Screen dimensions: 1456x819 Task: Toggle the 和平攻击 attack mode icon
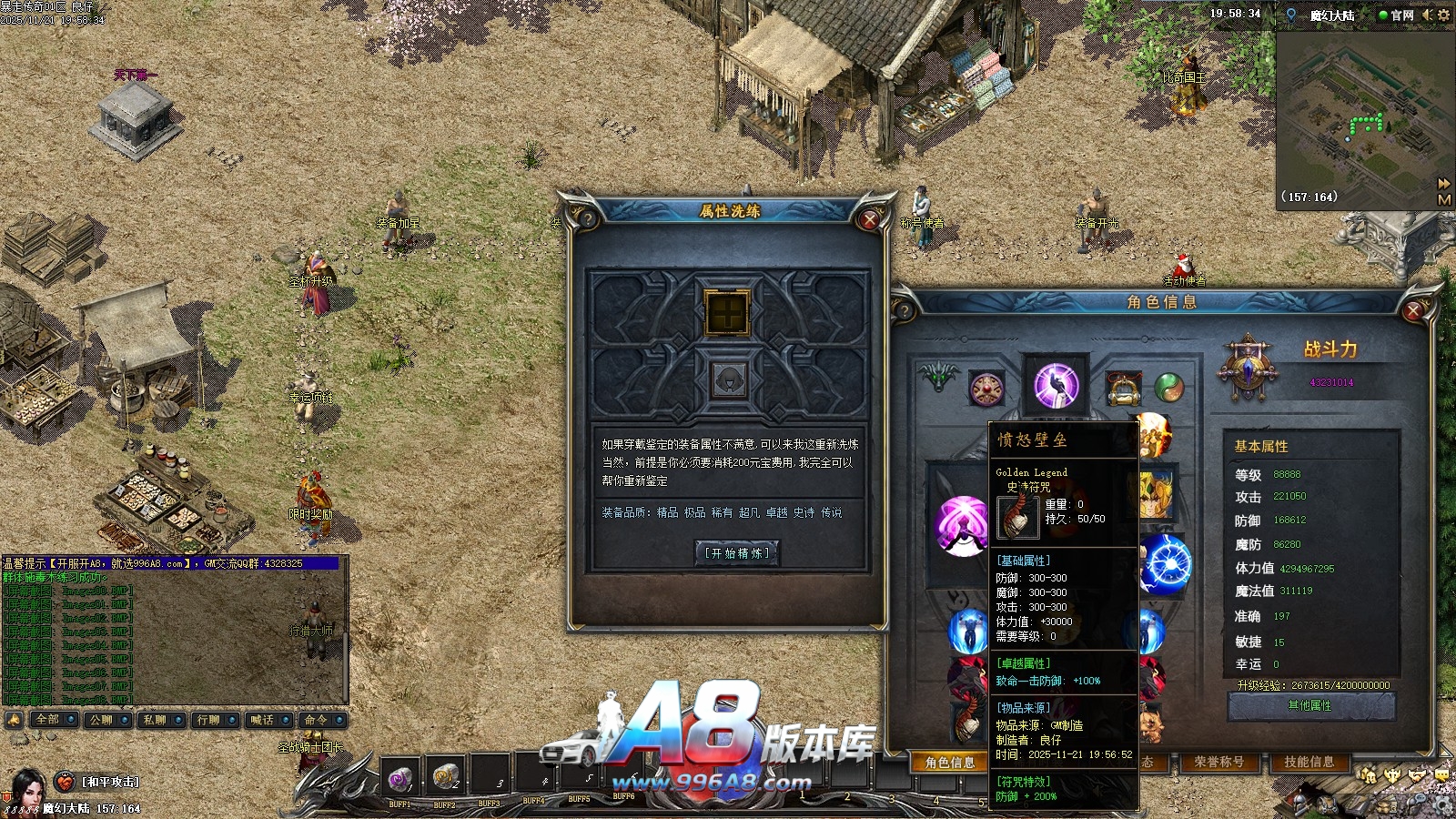[65, 782]
